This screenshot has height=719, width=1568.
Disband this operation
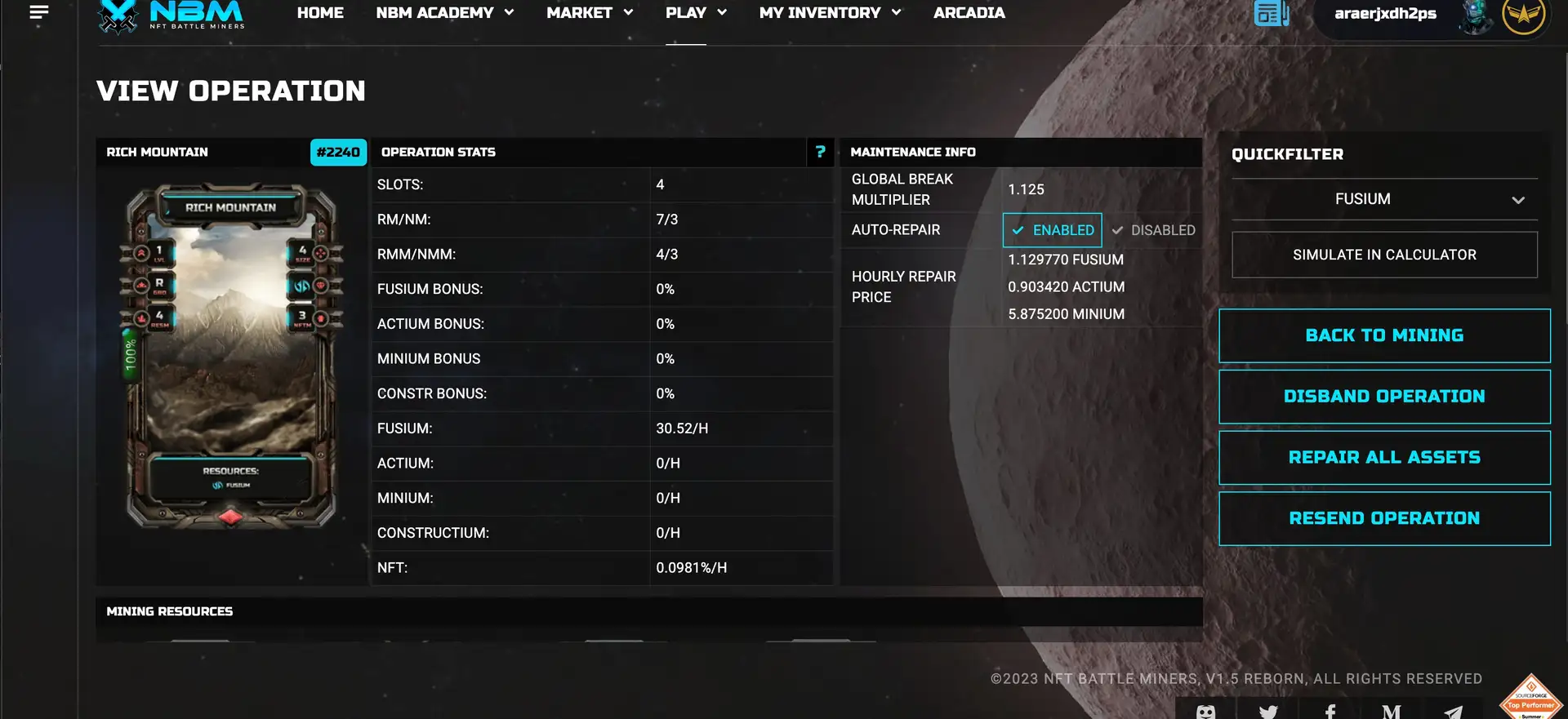[x=1384, y=397]
